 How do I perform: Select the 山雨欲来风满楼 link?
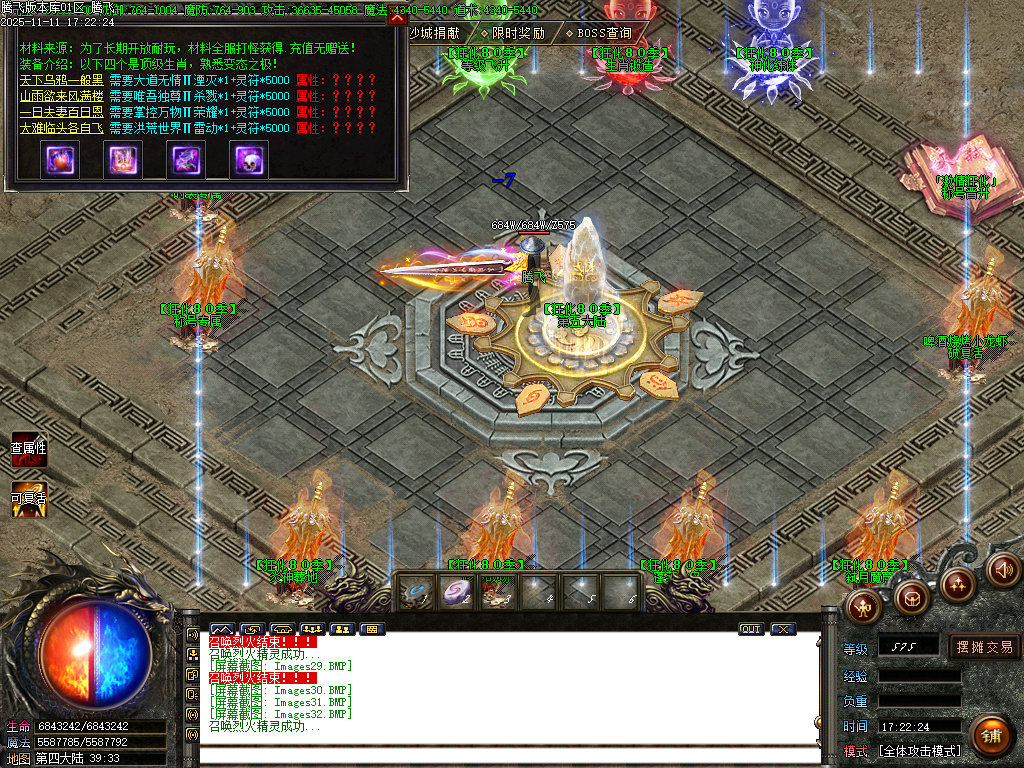pos(61,96)
